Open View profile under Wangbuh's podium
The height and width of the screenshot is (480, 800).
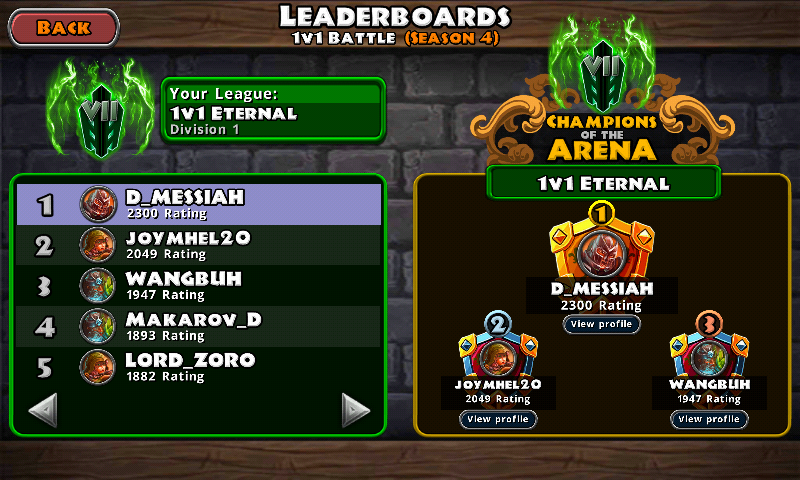coord(708,419)
